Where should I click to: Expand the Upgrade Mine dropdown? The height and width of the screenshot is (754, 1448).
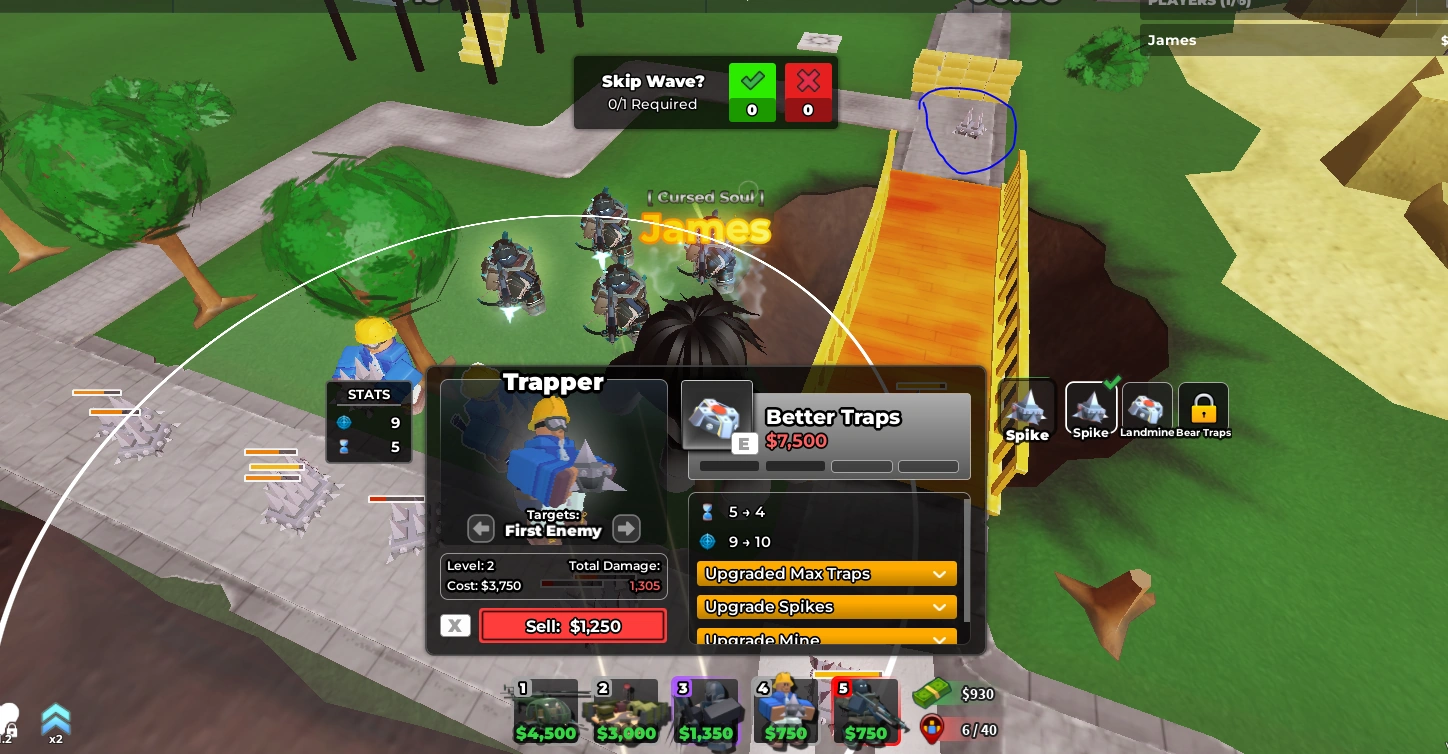pyautogui.click(x=825, y=640)
